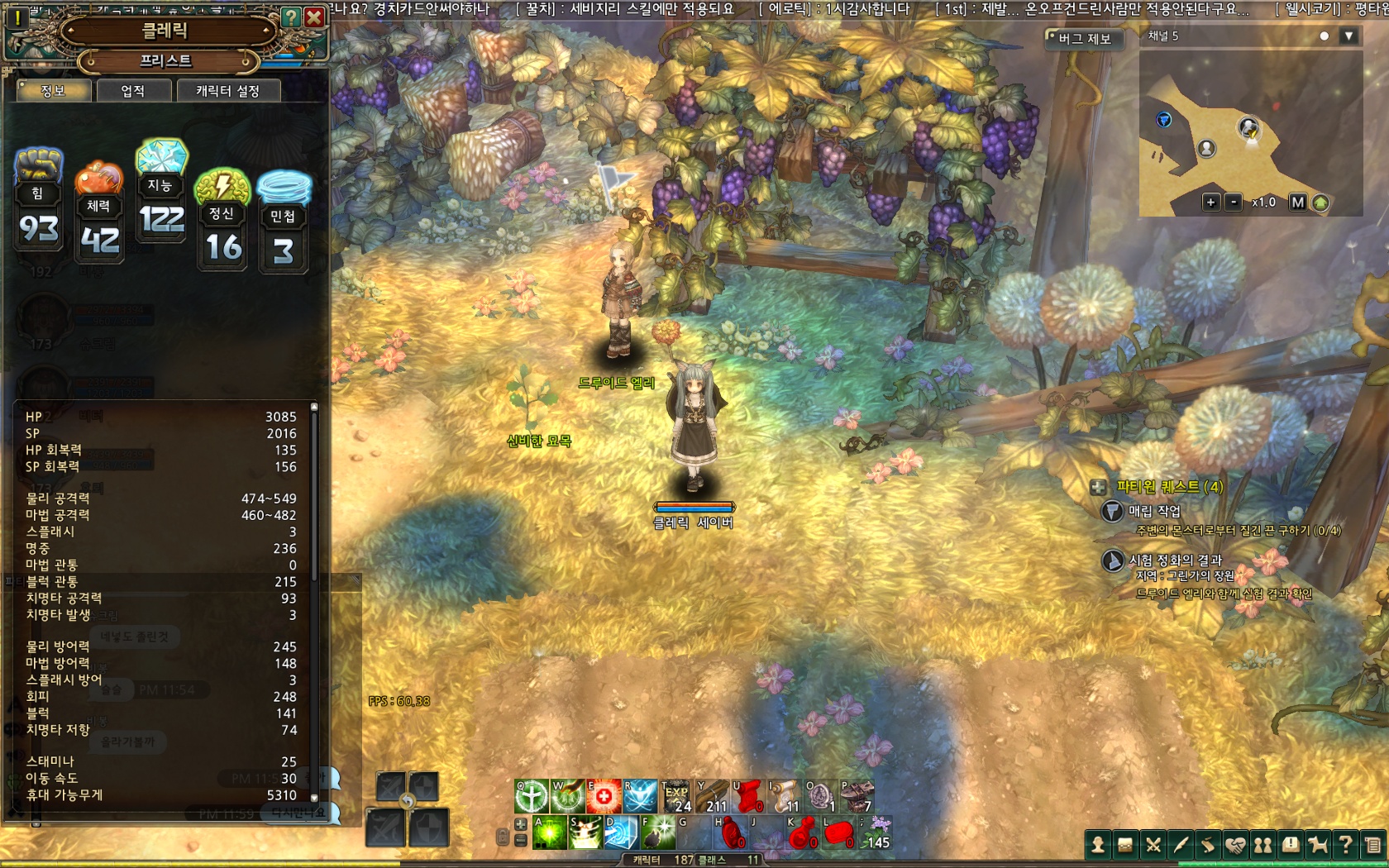This screenshot has height=868, width=1389.
Task: Open the channel selection dropdown arrow
Action: tap(1348, 36)
